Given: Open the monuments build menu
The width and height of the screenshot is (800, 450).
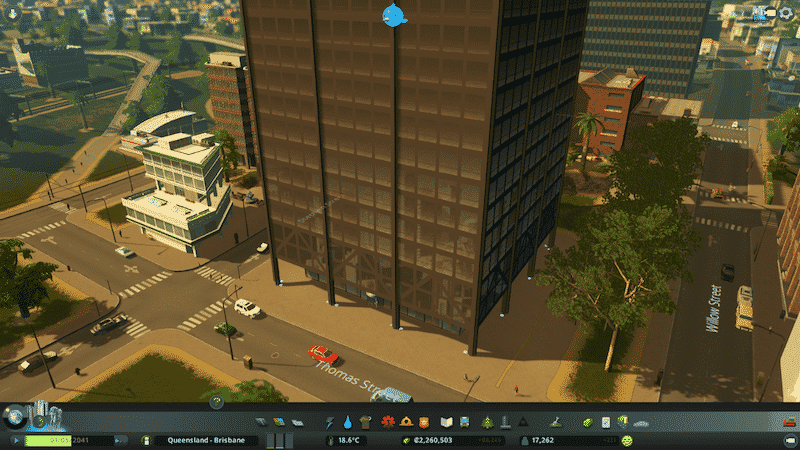Looking at the screenshot, I should 522,421.
